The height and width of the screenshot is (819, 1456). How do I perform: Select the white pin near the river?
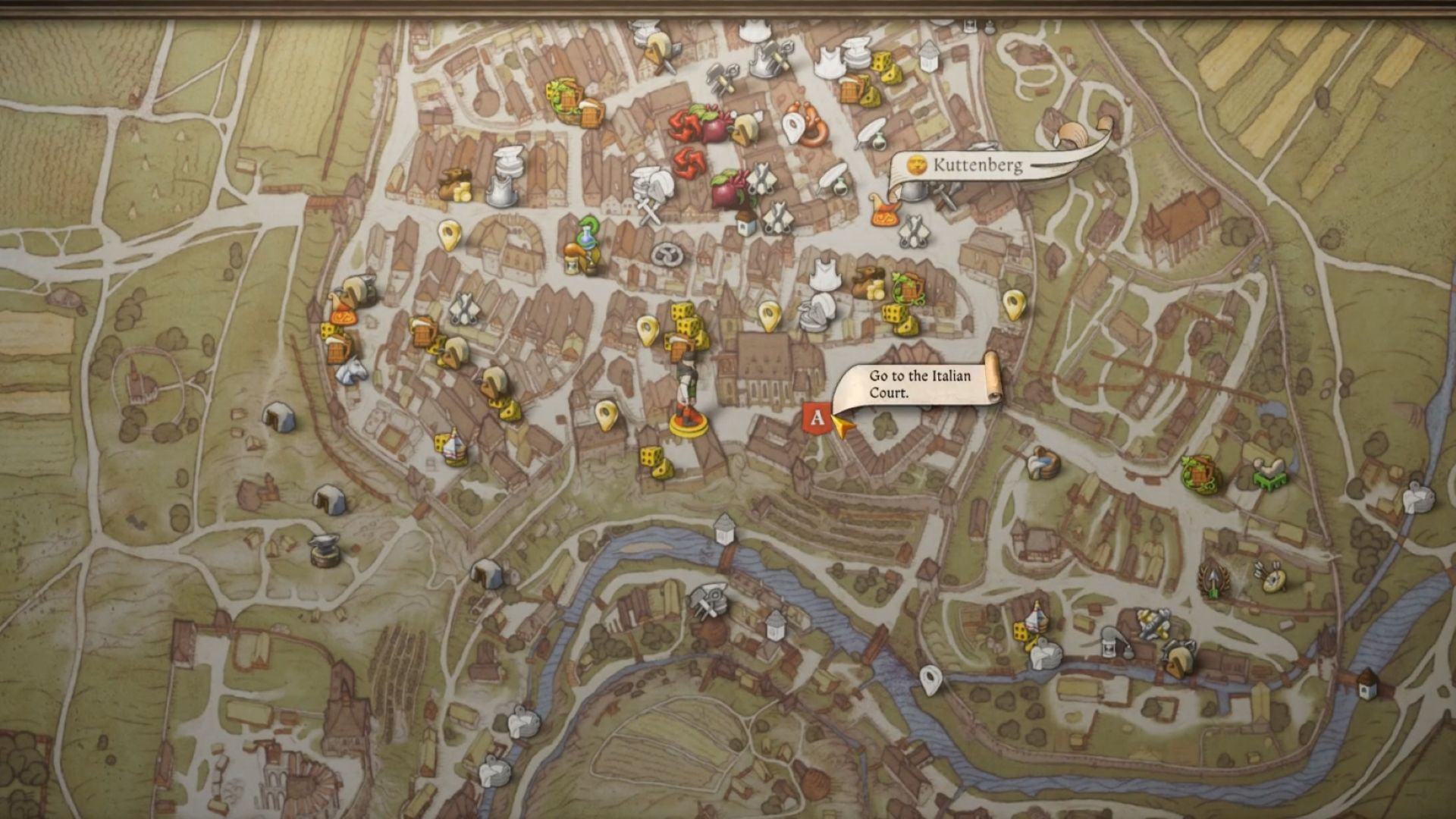930,679
